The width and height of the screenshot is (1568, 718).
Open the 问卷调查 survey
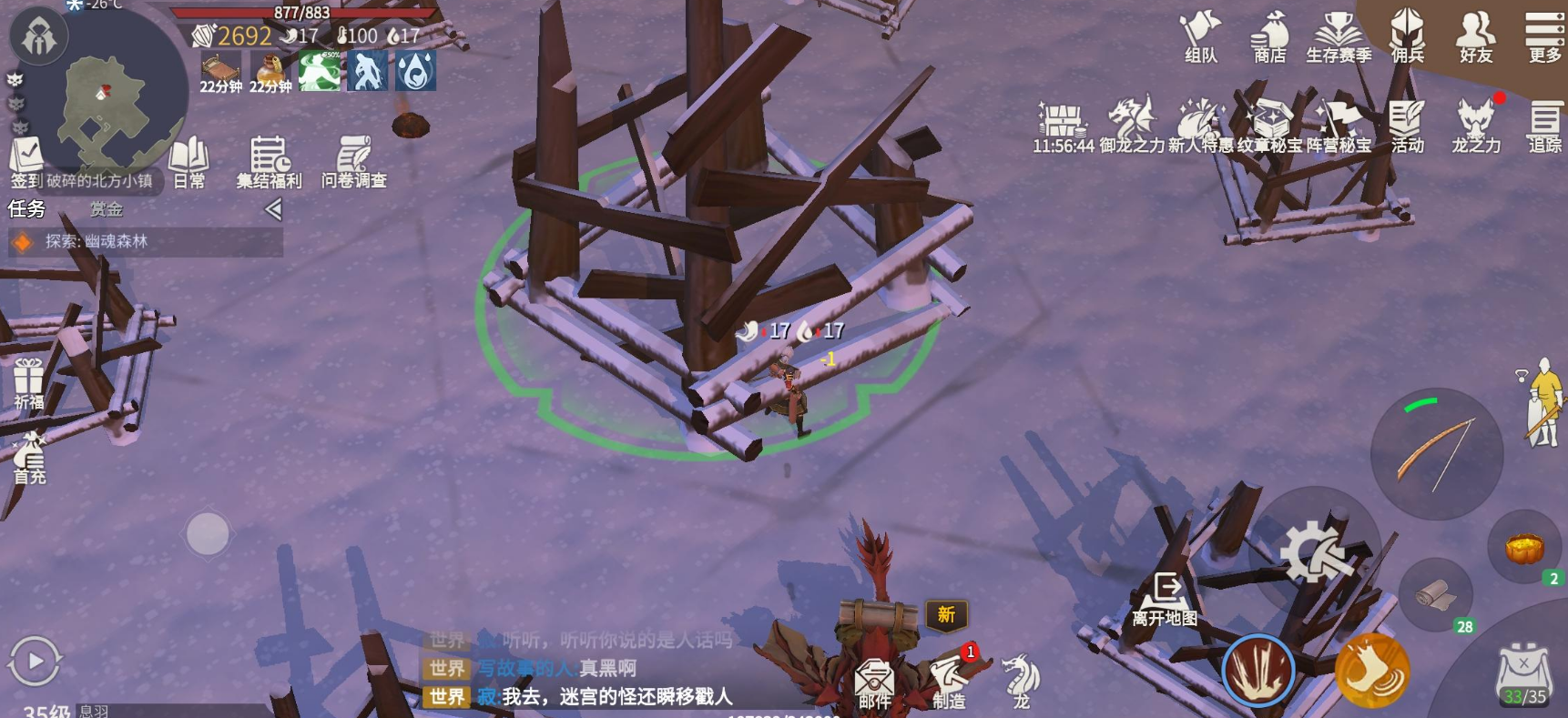[353, 160]
